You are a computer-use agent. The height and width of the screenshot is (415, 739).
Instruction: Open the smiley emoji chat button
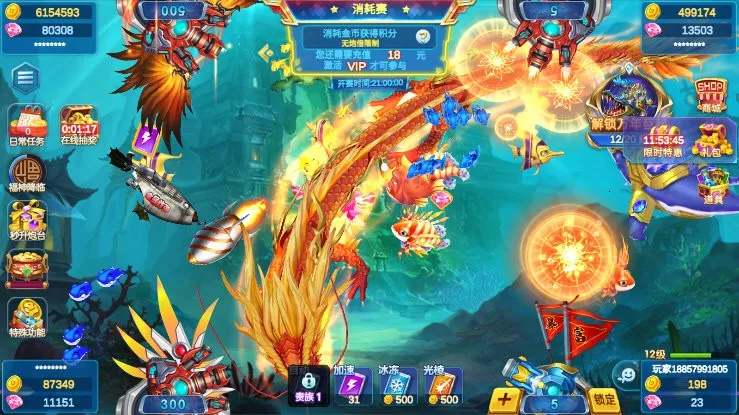coord(627,377)
